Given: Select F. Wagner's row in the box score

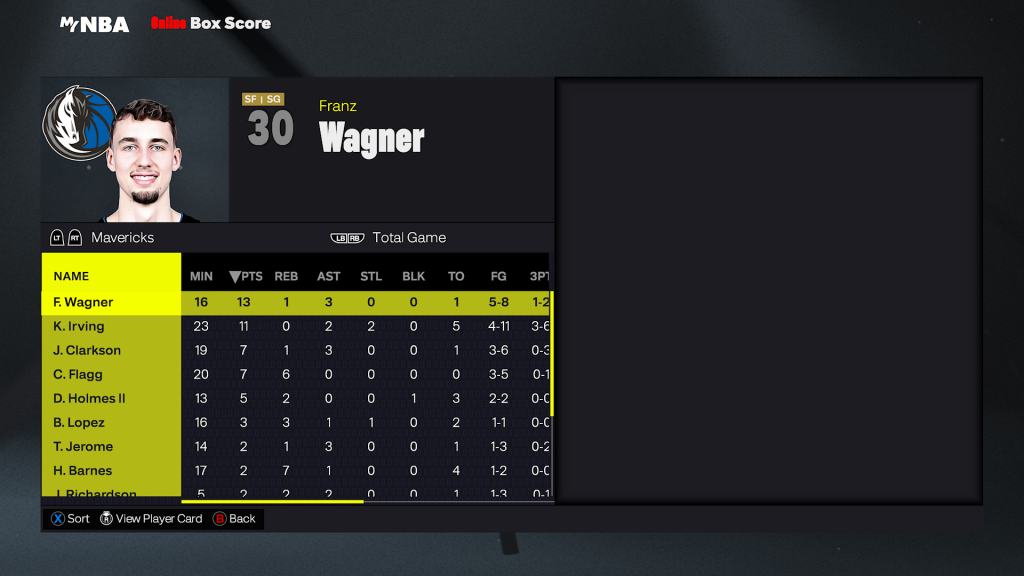Looking at the screenshot, I should [84, 302].
